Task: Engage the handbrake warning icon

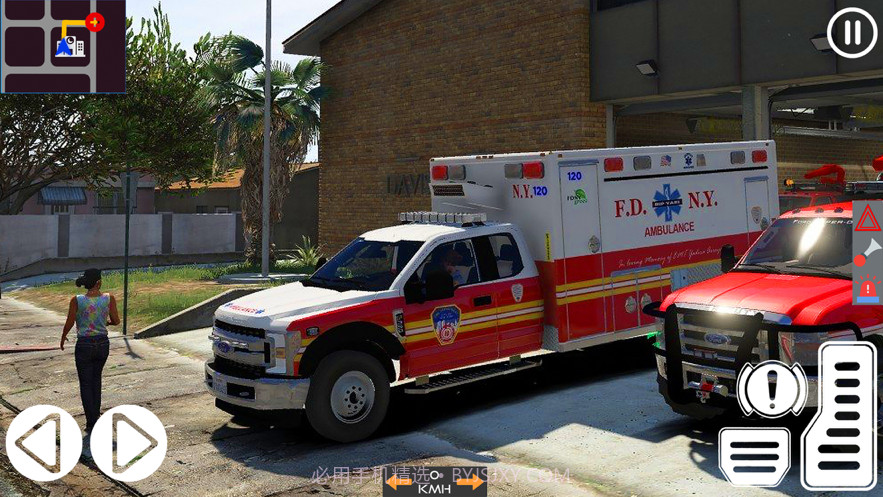Action: 771,389
